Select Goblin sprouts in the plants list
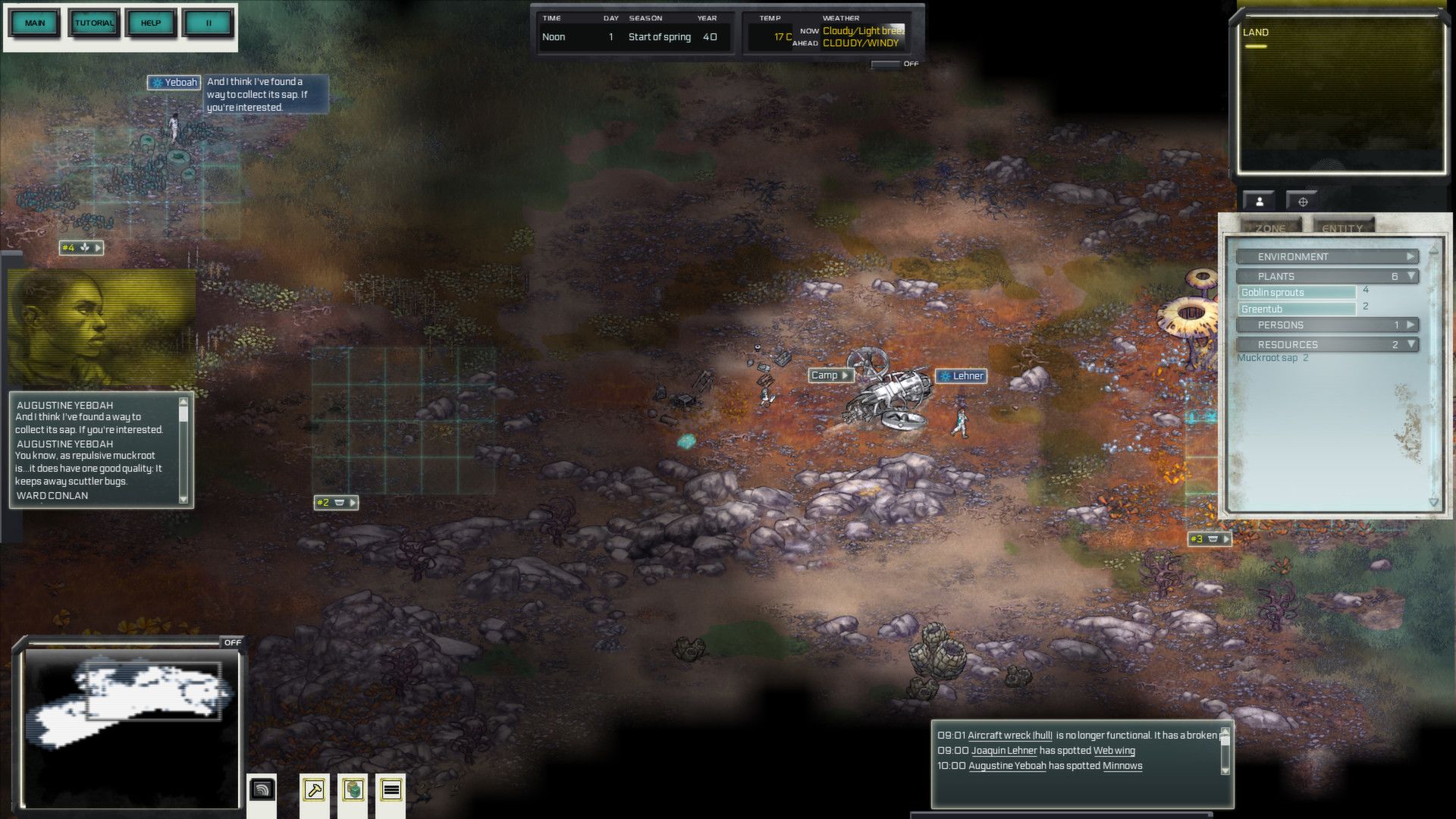This screenshot has height=819, width=1456. pyautogui.click(x=1297, y=293)
